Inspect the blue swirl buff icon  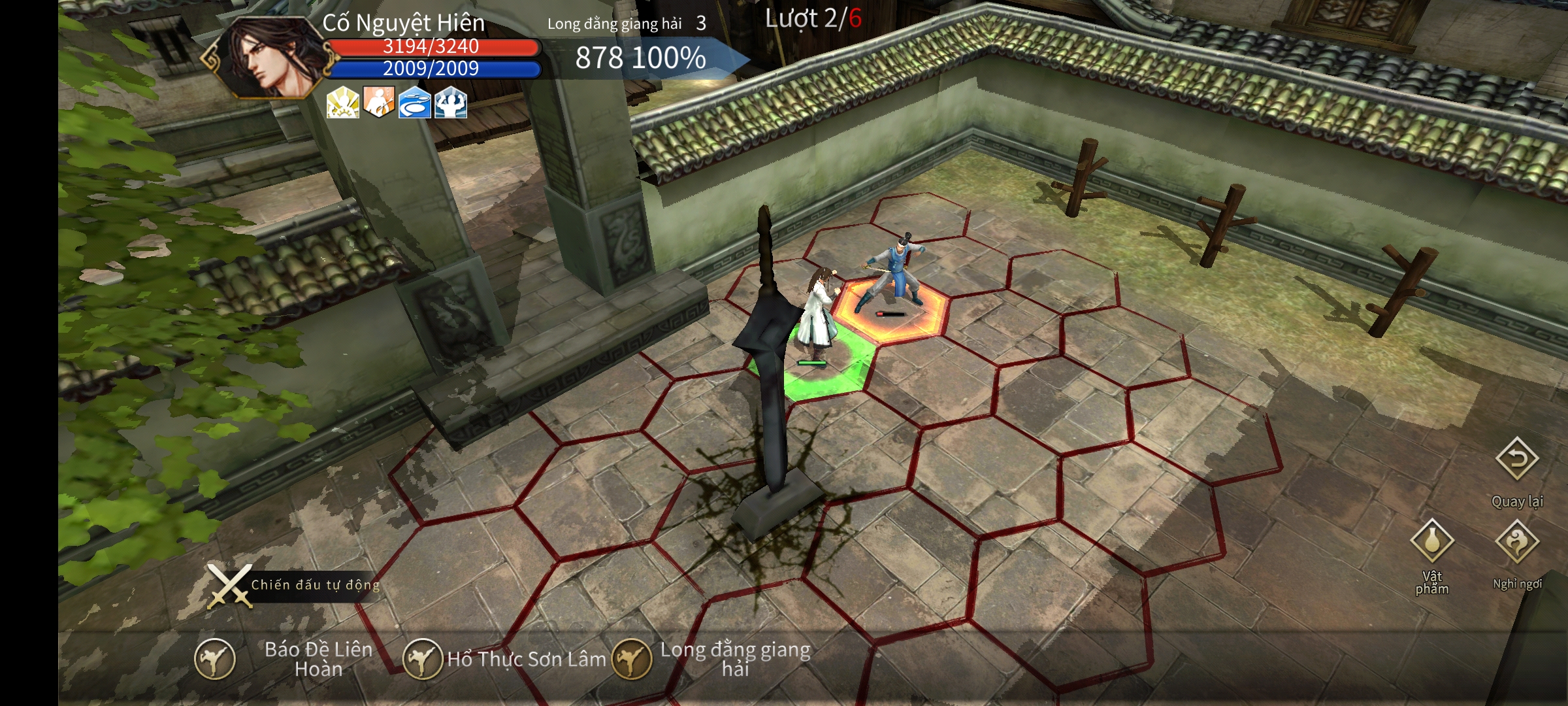(415, 103)
